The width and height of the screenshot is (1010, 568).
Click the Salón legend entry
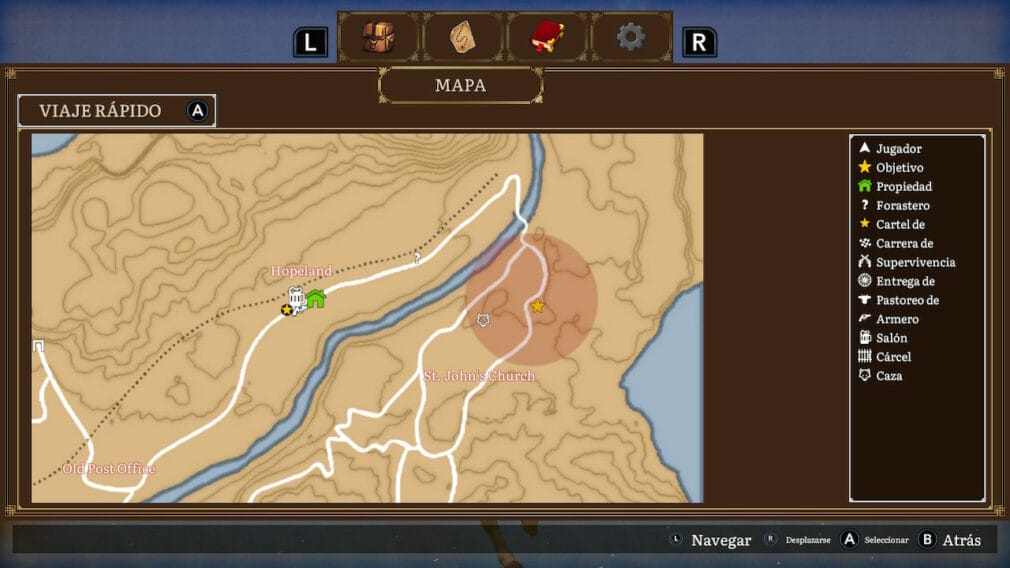(x=891, y=338)
